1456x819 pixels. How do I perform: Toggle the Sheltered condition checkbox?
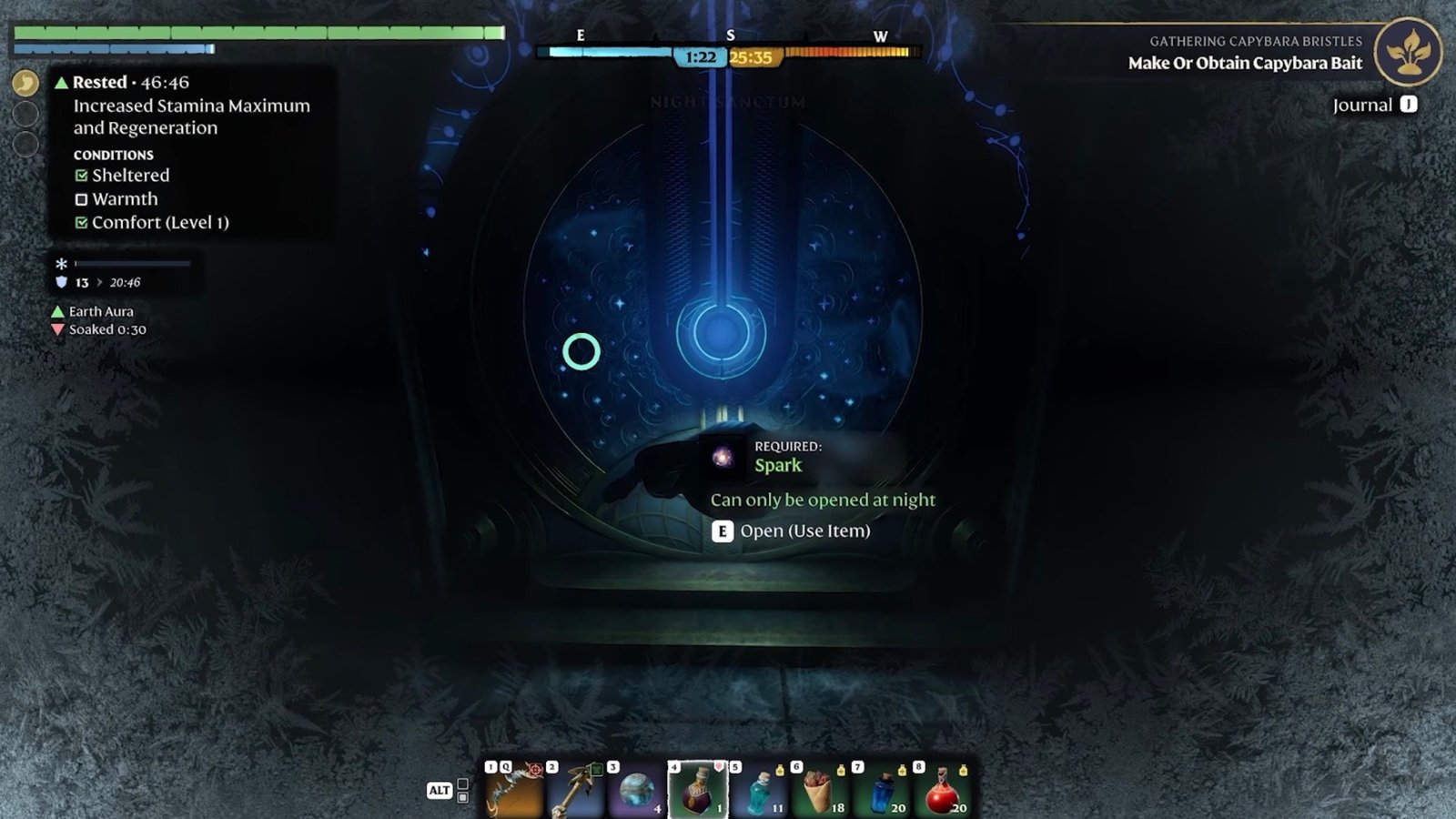[83, 175]
